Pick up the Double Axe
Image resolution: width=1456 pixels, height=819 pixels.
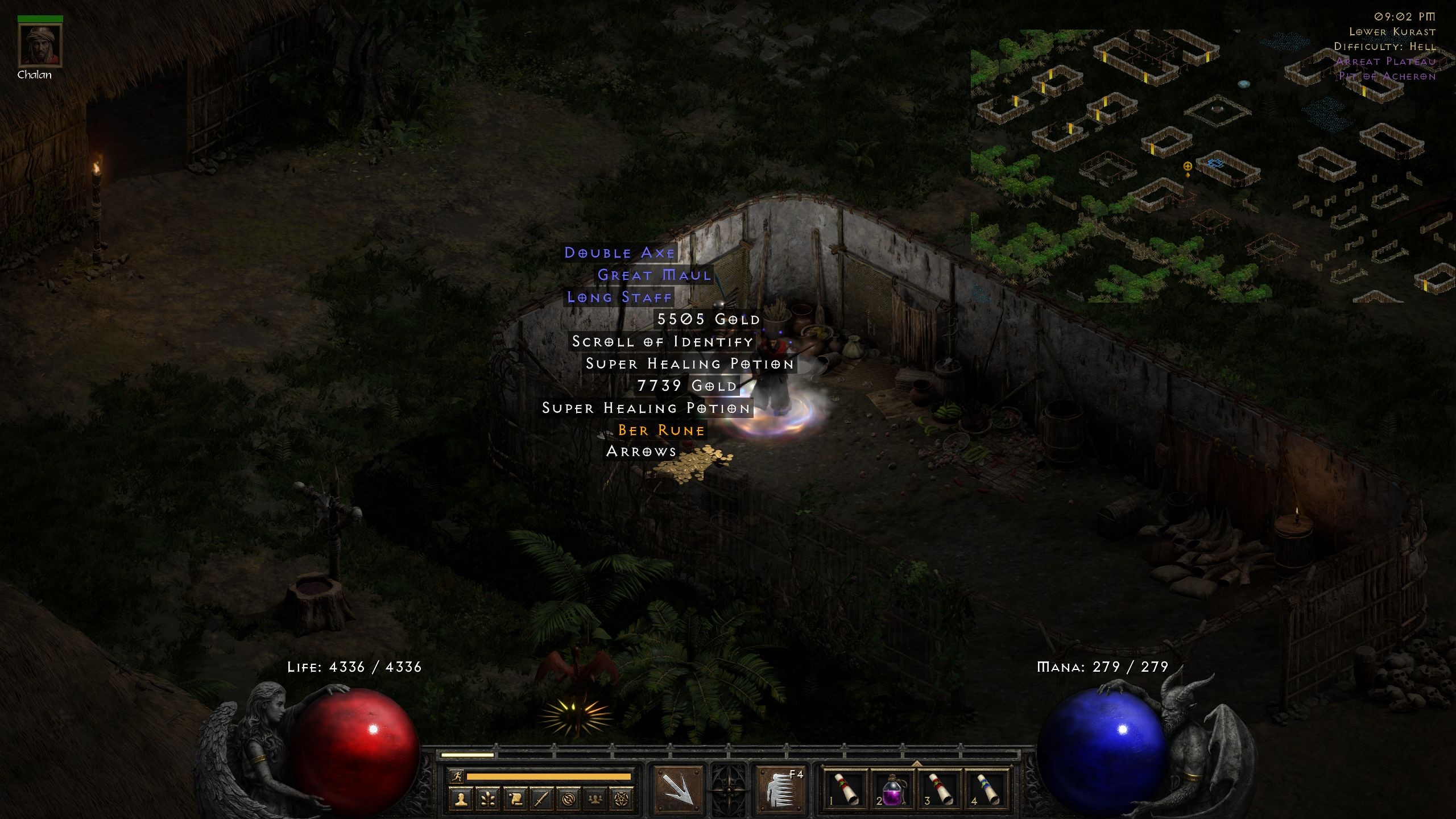pos(619,253)
